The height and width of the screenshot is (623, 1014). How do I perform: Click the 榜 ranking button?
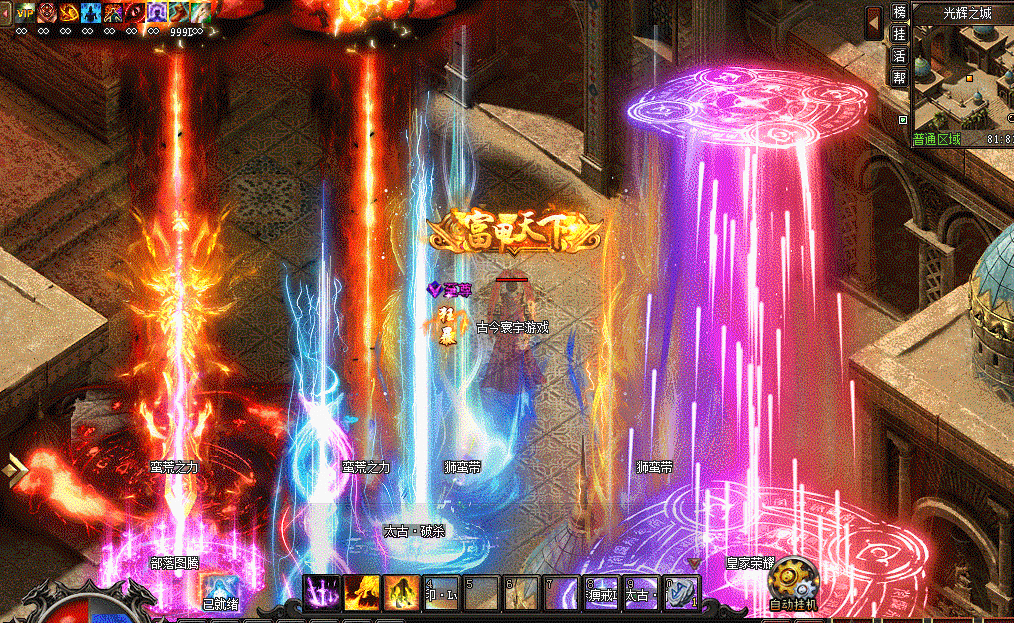coord(899,13)
